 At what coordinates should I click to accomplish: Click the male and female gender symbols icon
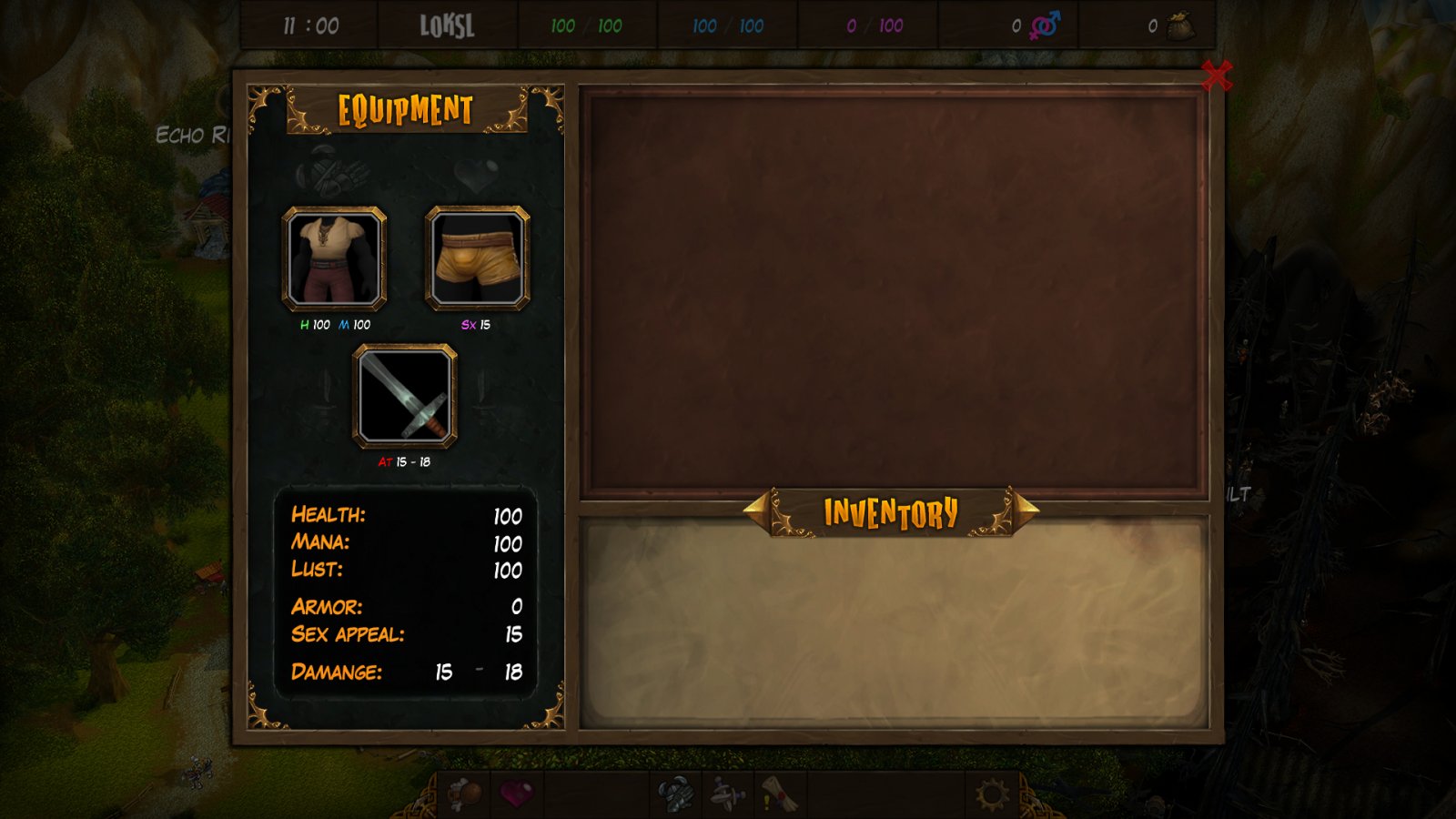(1045, 26)
